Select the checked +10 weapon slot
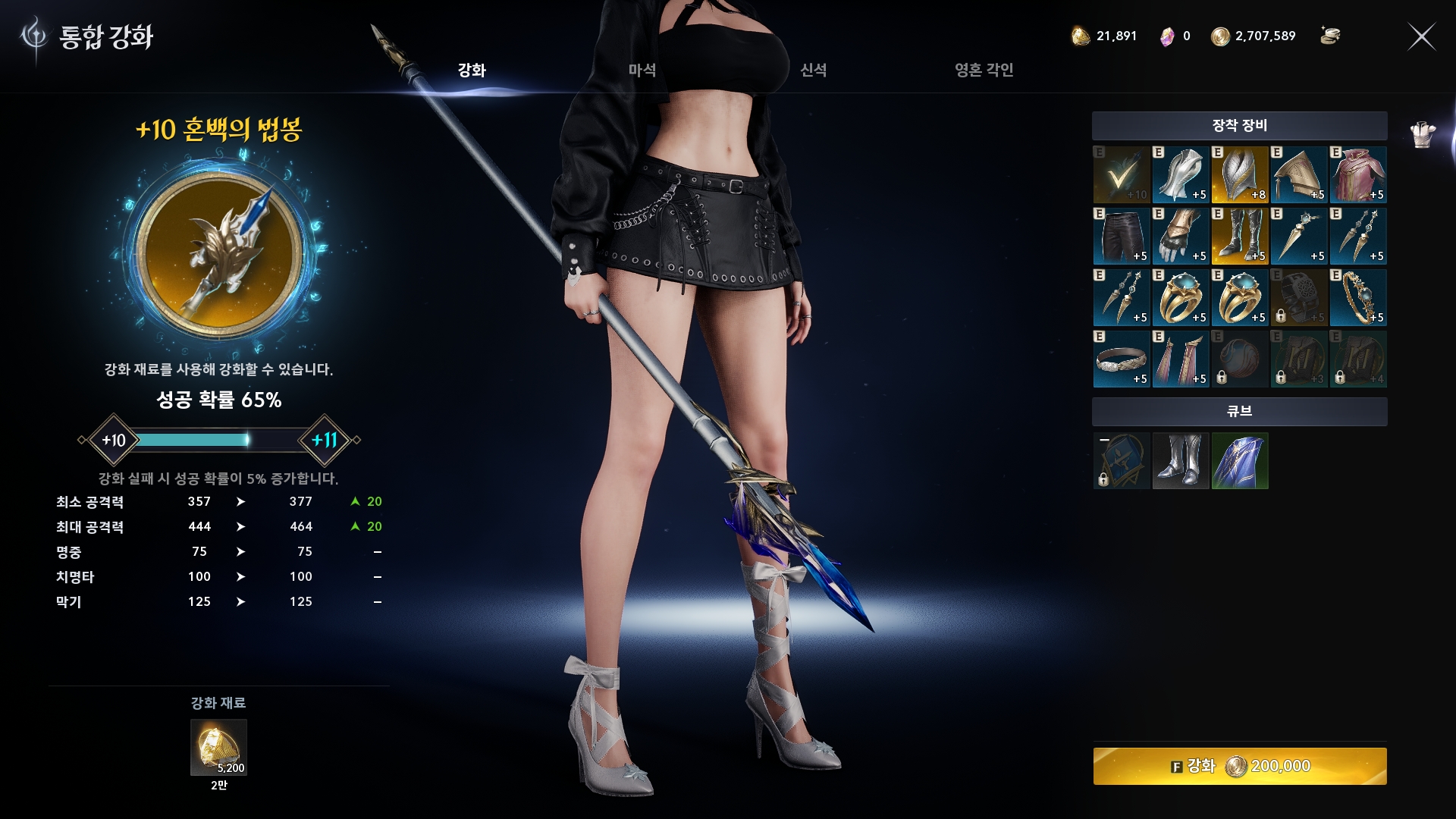 click(x=1121, y=174)
